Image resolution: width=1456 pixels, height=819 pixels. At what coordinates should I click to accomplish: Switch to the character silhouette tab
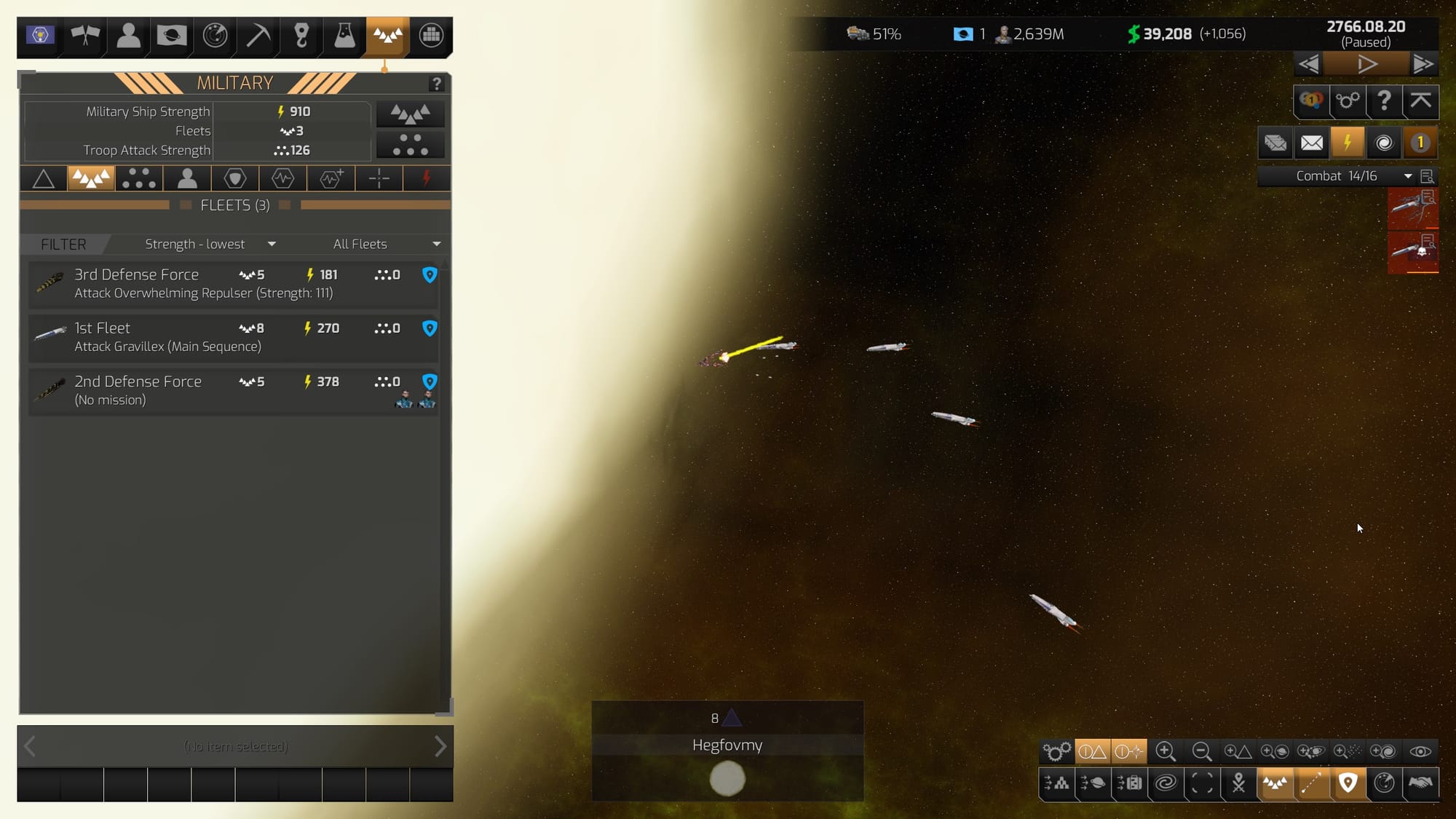(x=187, y=178)
